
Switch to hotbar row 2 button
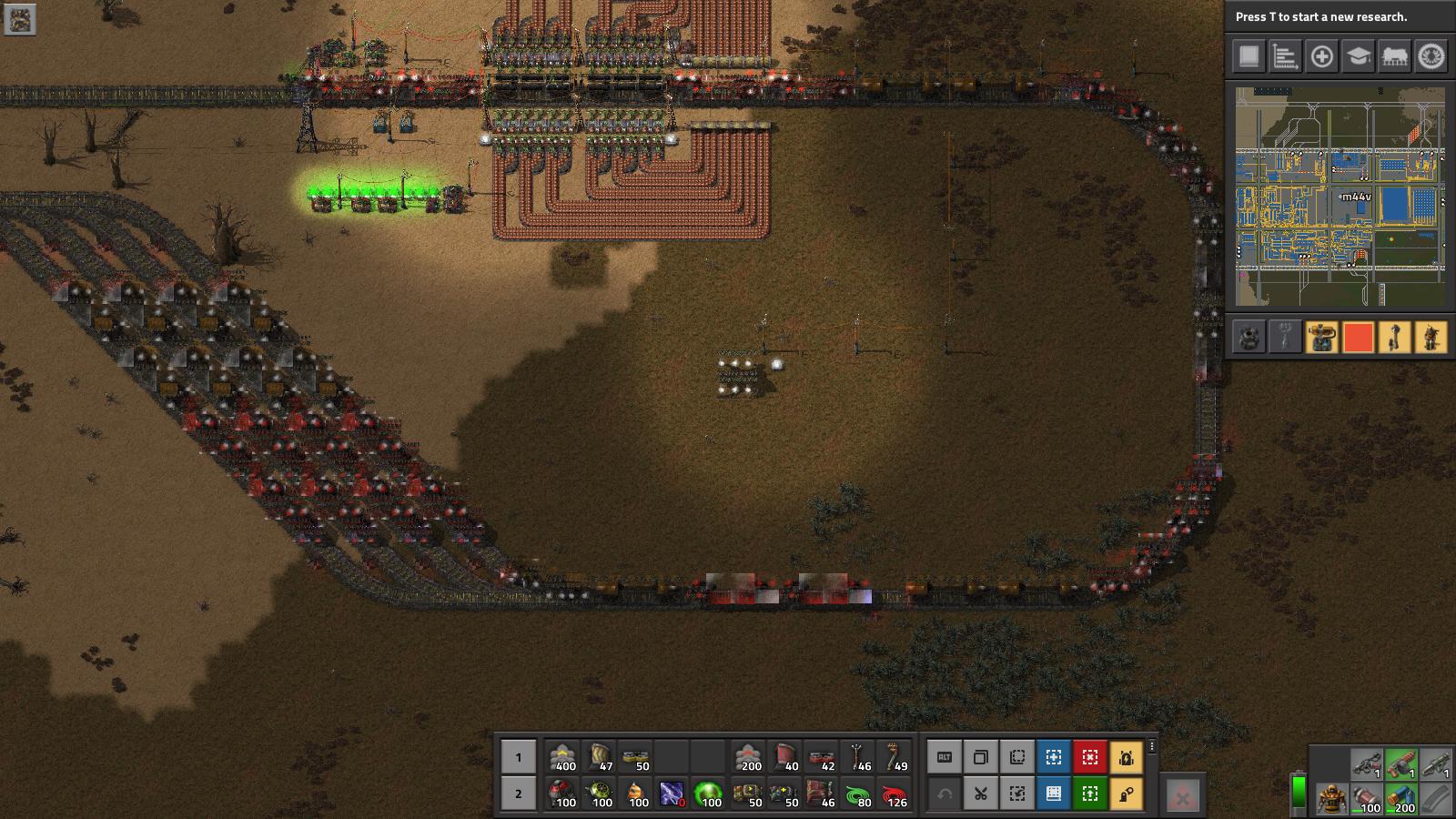(519, 794)
